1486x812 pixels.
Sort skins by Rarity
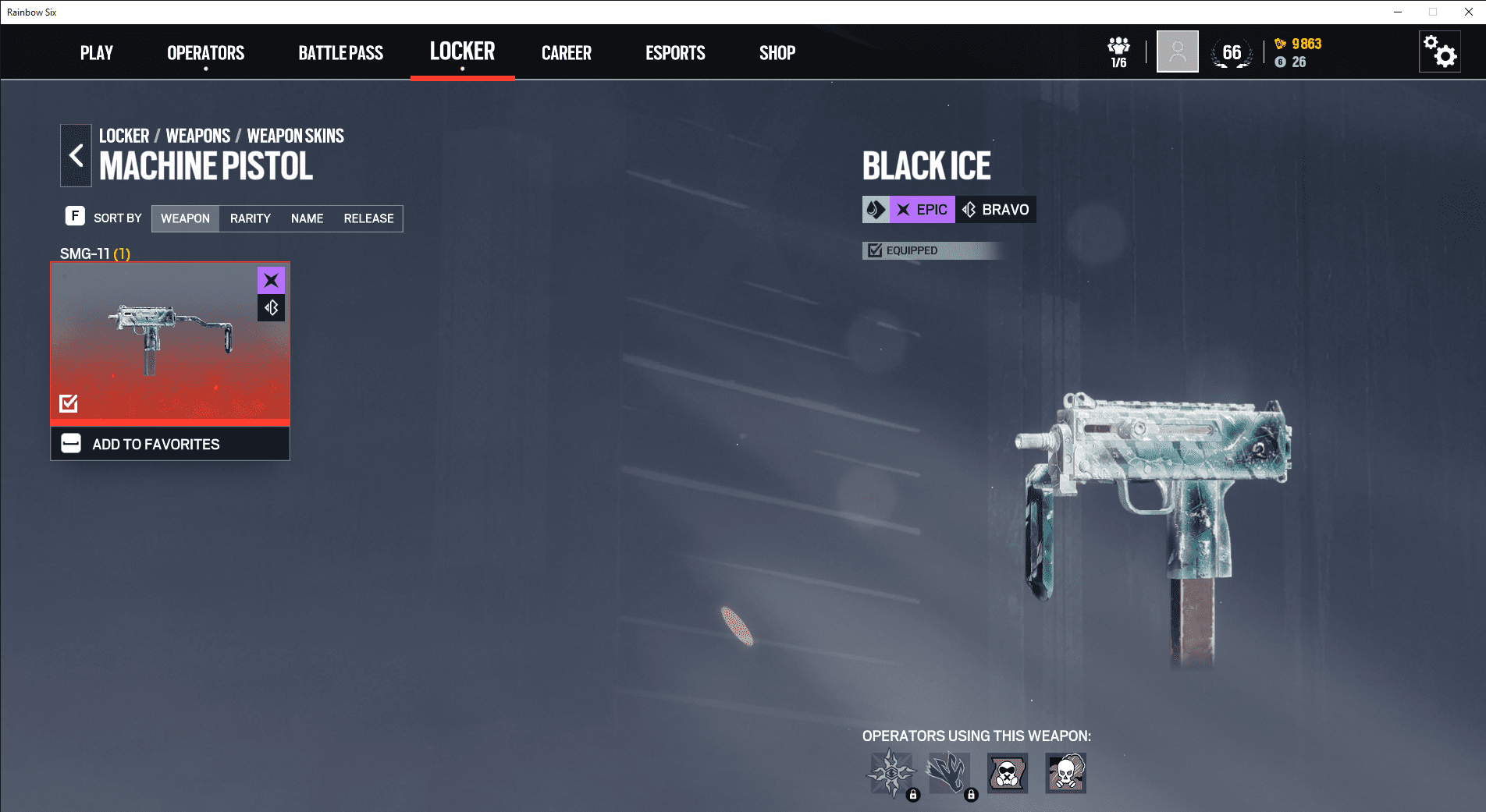click(x=250, y=218)
